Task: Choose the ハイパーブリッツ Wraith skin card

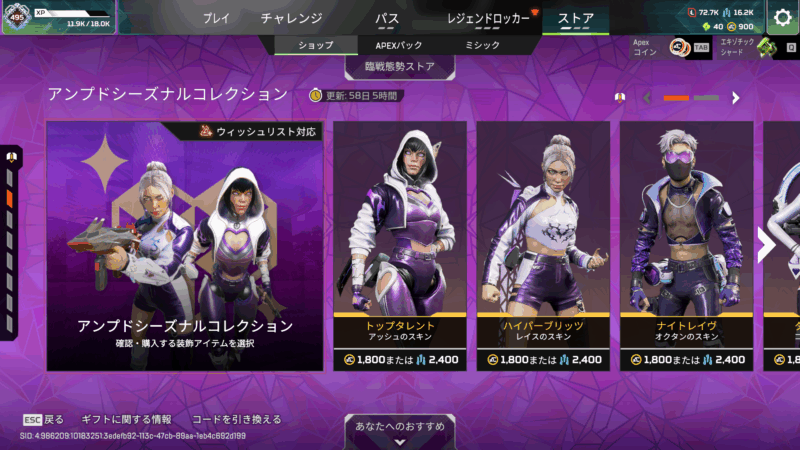Action: pos(544,245)
